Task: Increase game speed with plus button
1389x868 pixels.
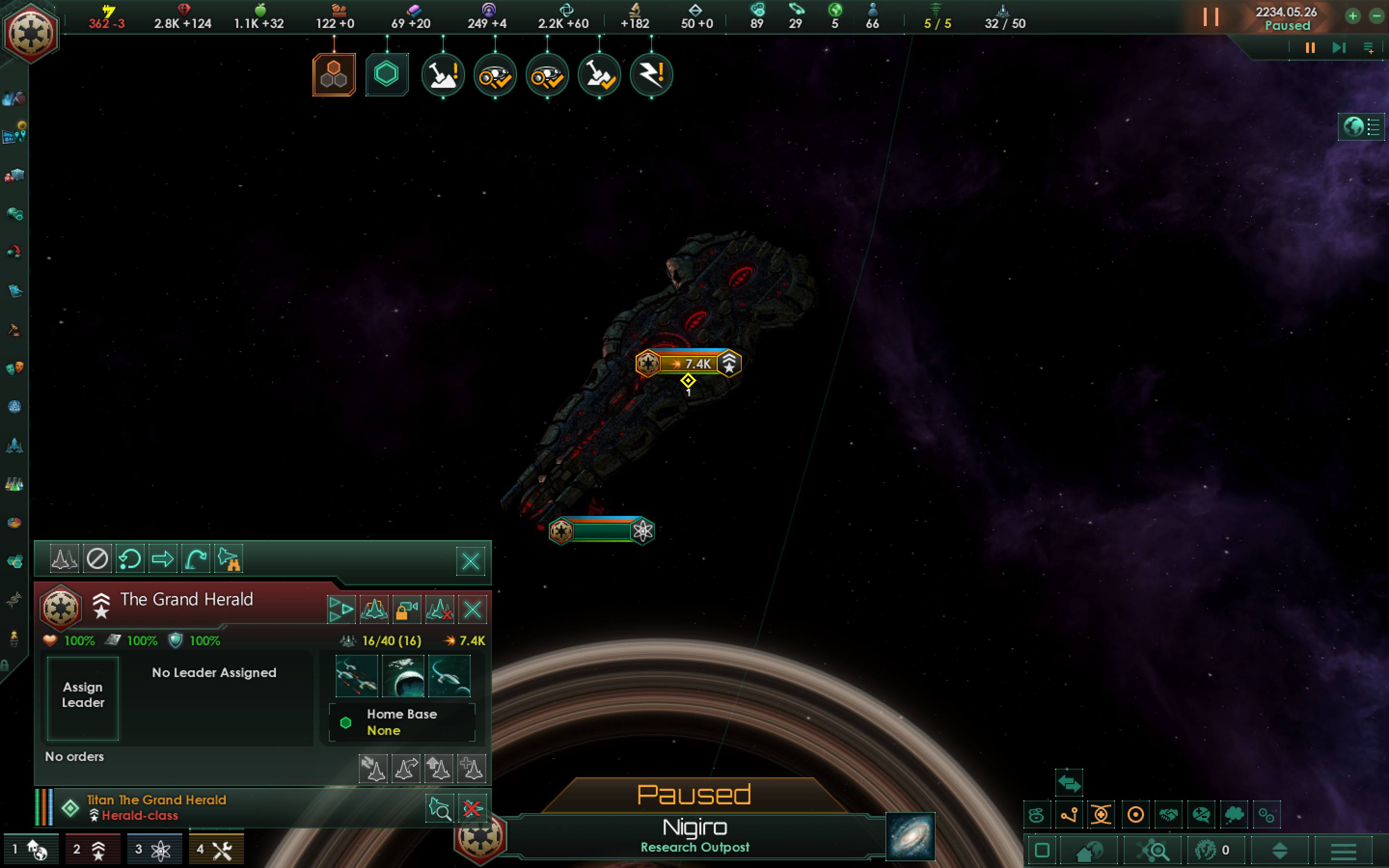Action: 1353,16
